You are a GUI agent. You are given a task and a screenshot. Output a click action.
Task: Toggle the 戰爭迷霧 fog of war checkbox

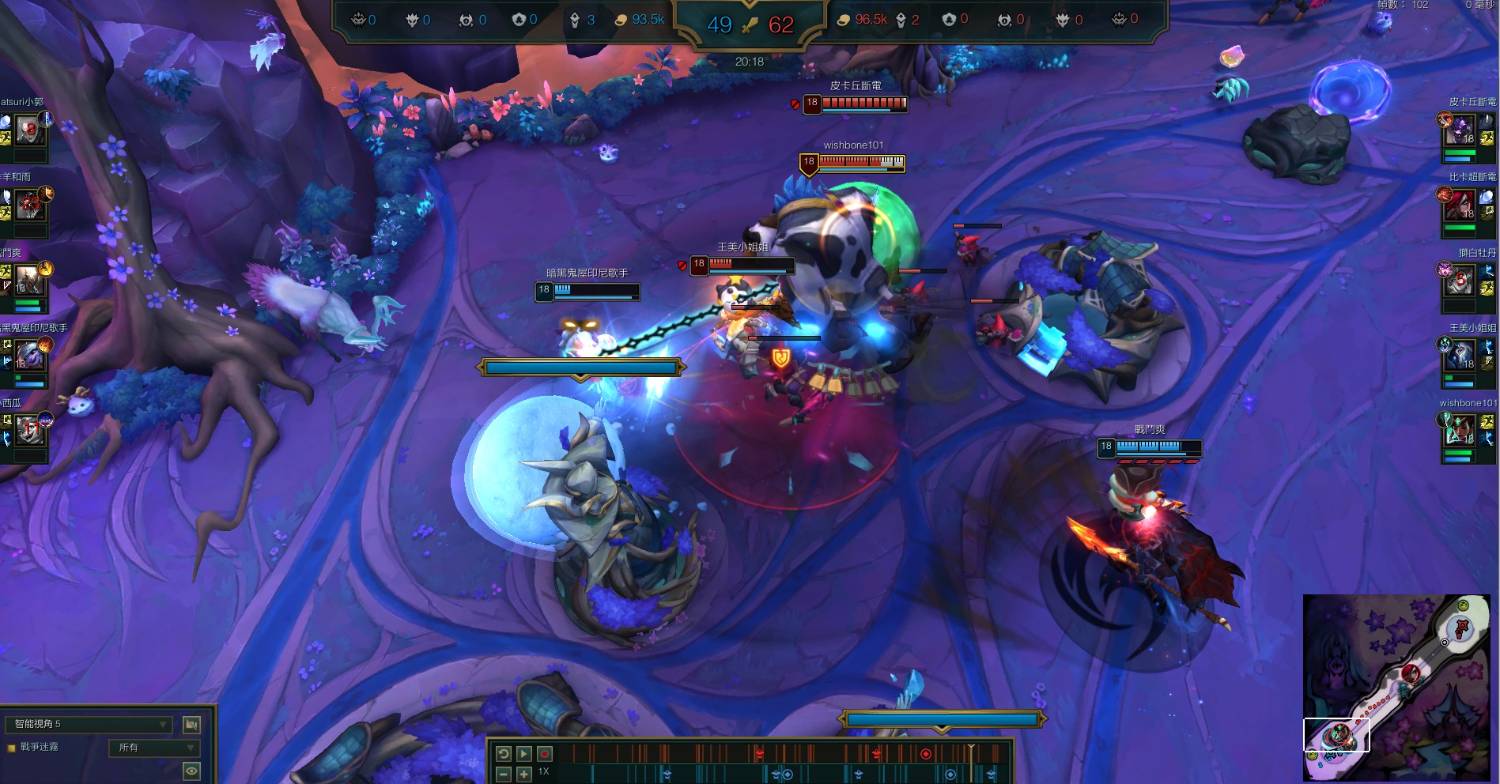coord(12,747)
